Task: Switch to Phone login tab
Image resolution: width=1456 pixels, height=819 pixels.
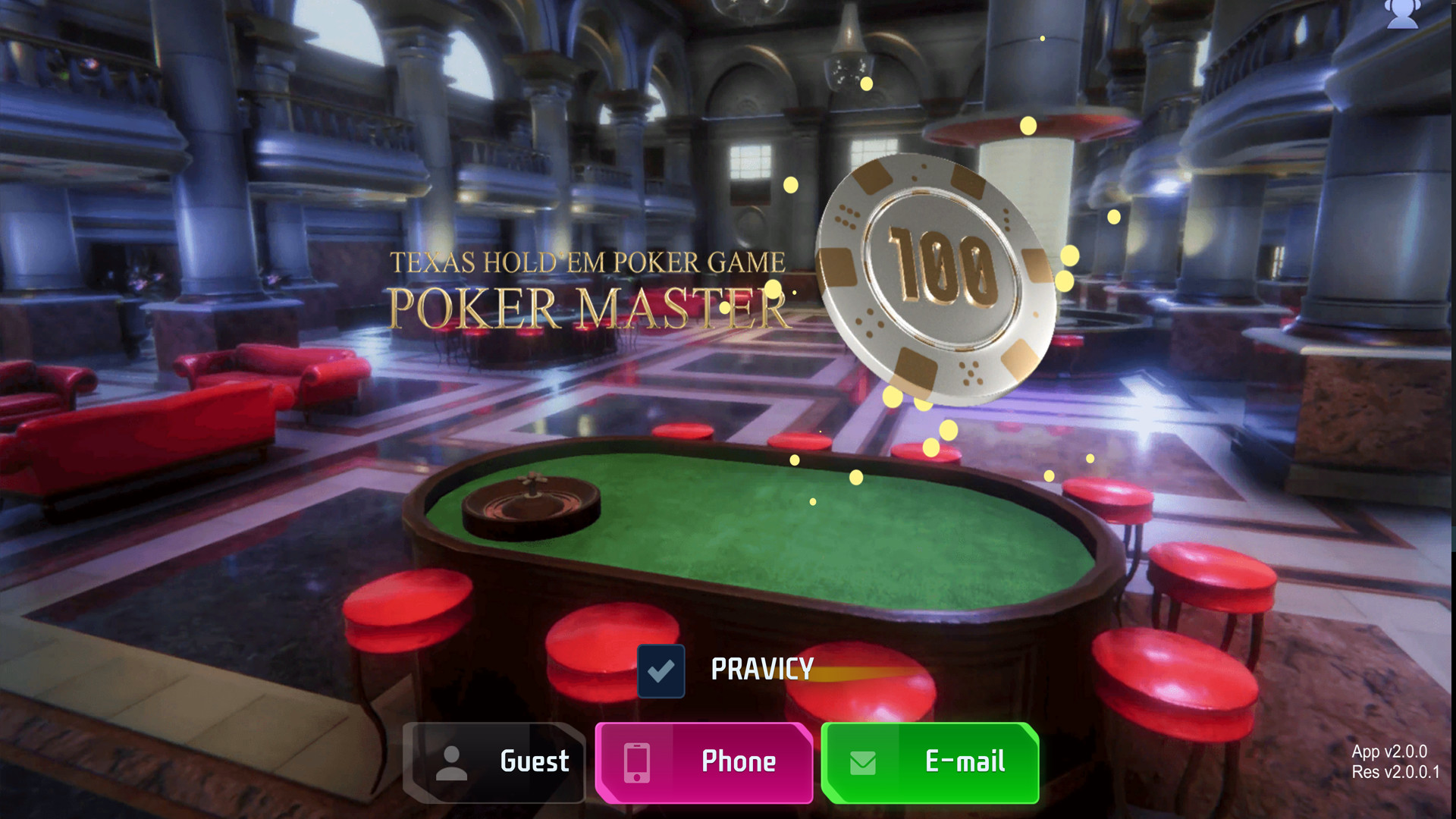Action: click(704, 762)
